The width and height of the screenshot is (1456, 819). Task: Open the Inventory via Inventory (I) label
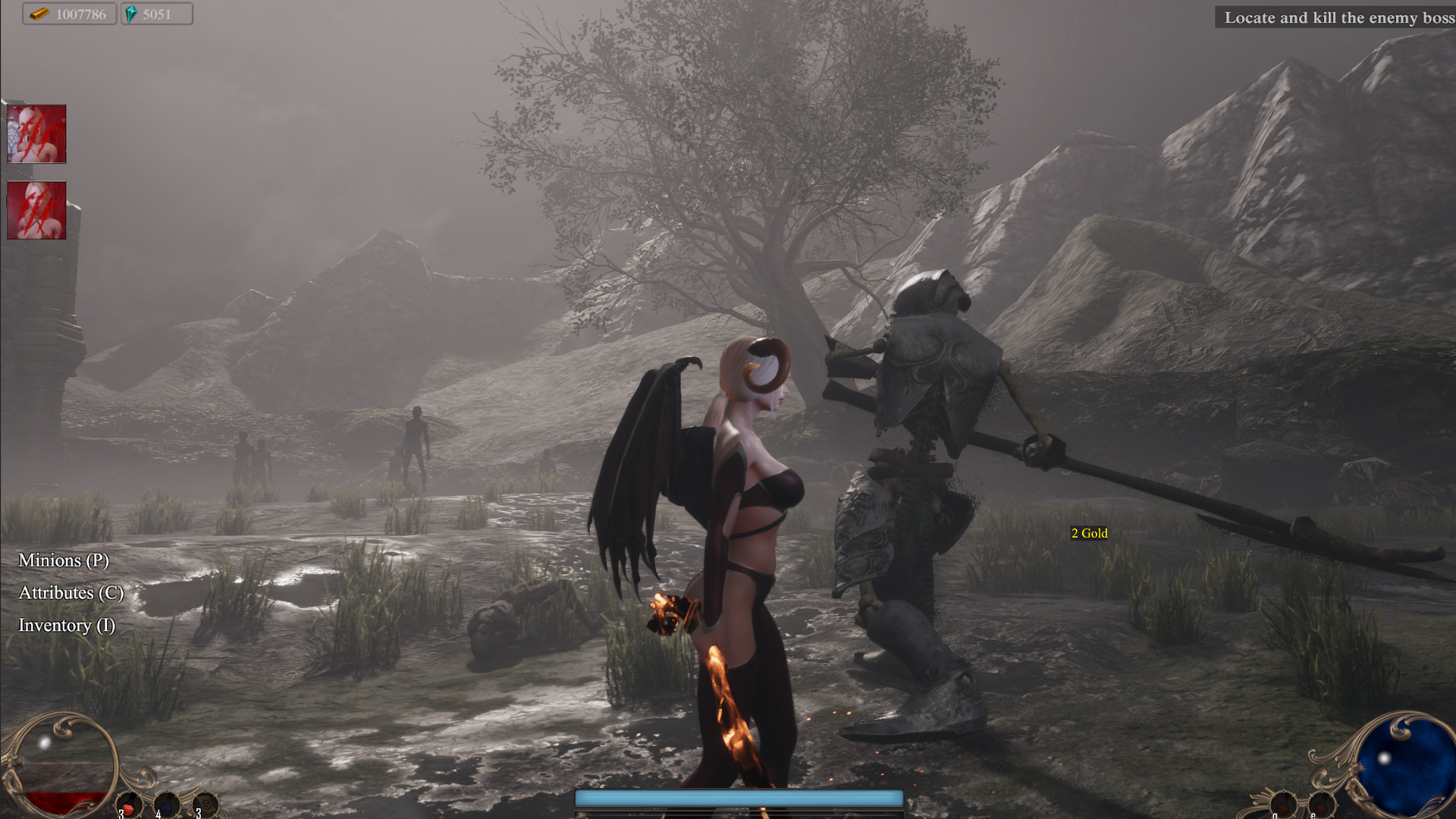[x=67, y=626]
